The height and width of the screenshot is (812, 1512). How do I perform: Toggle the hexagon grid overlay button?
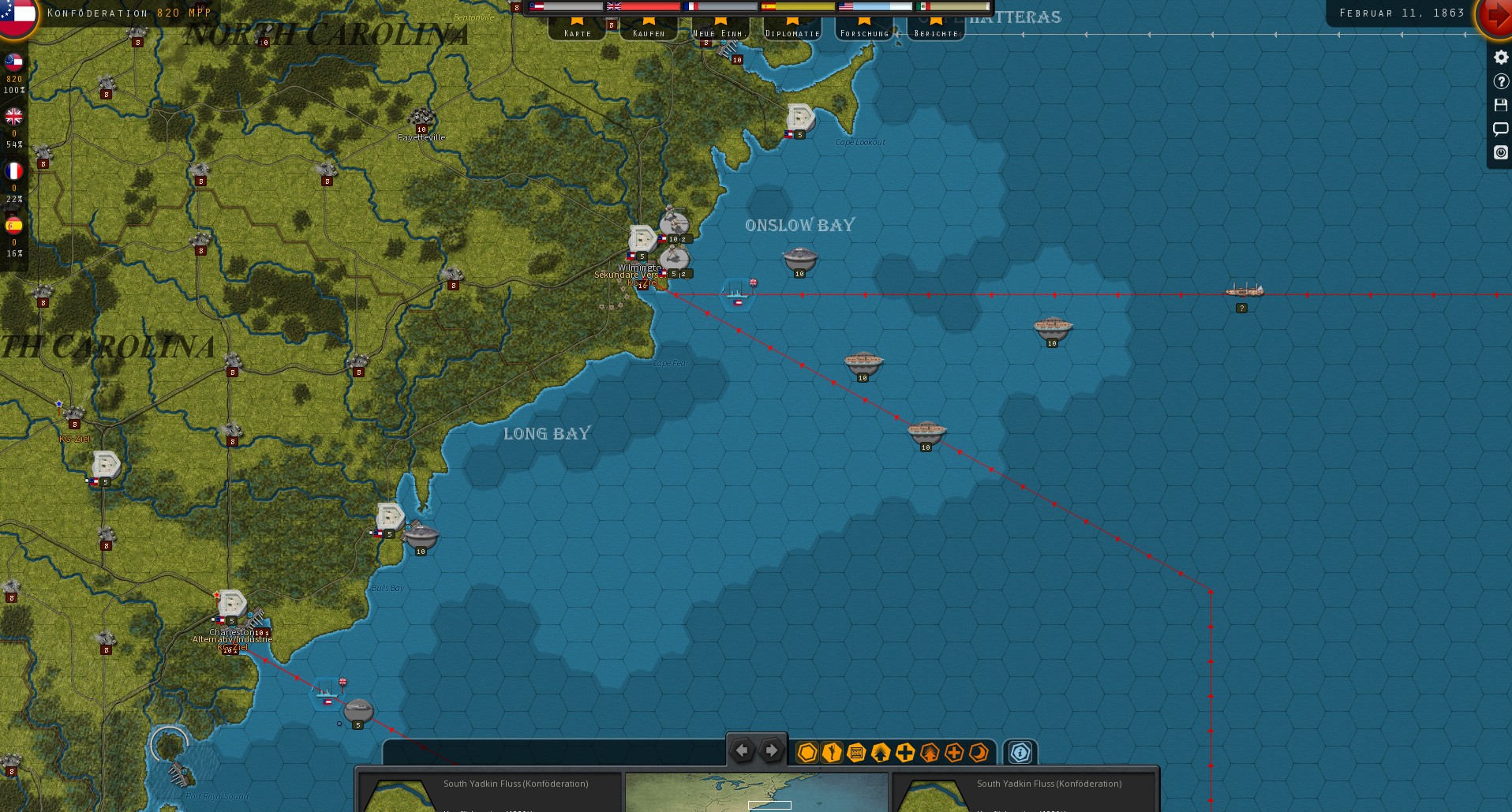pos(807,753)
